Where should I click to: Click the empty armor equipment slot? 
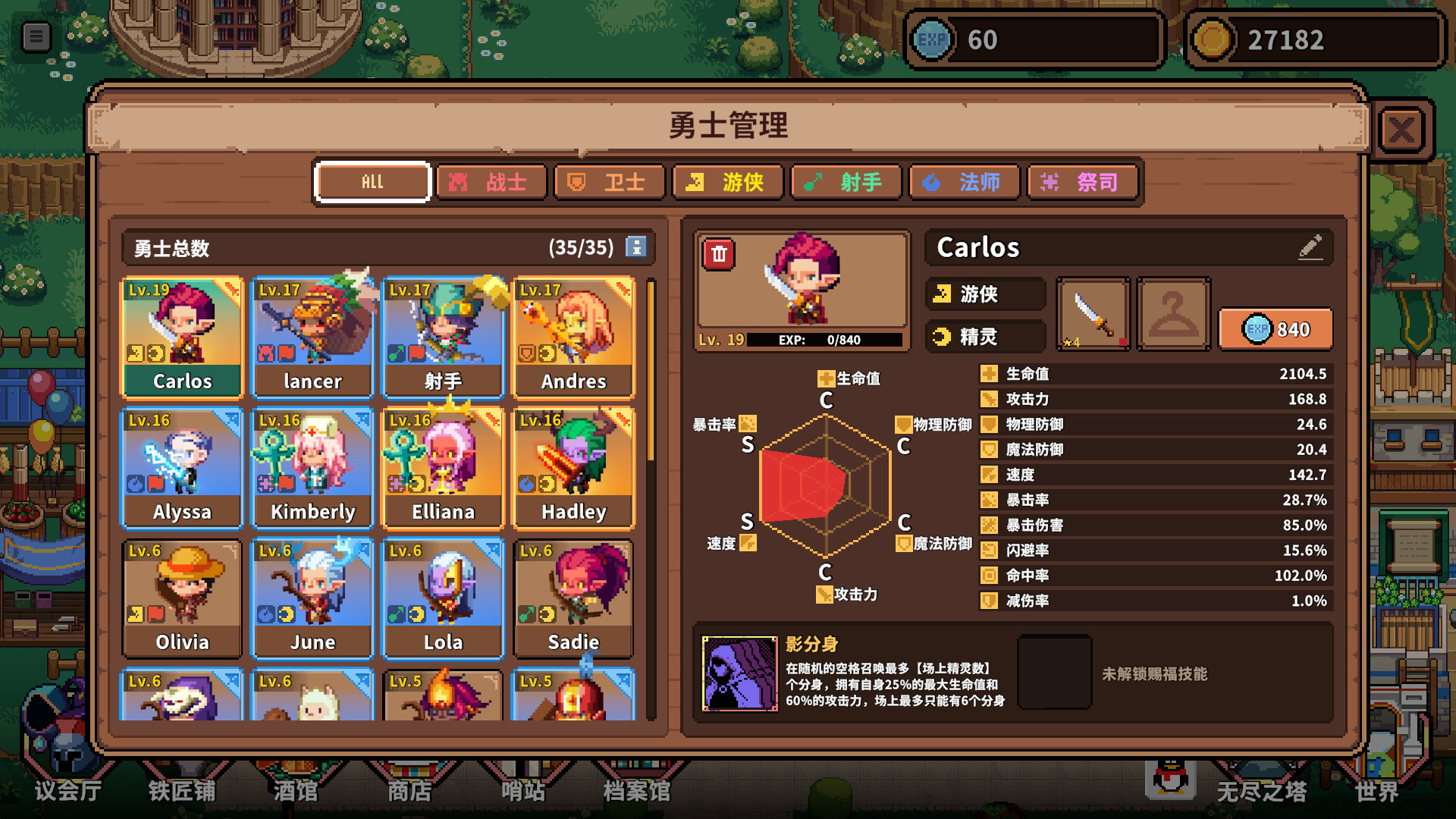click(x=1173, y=313)
